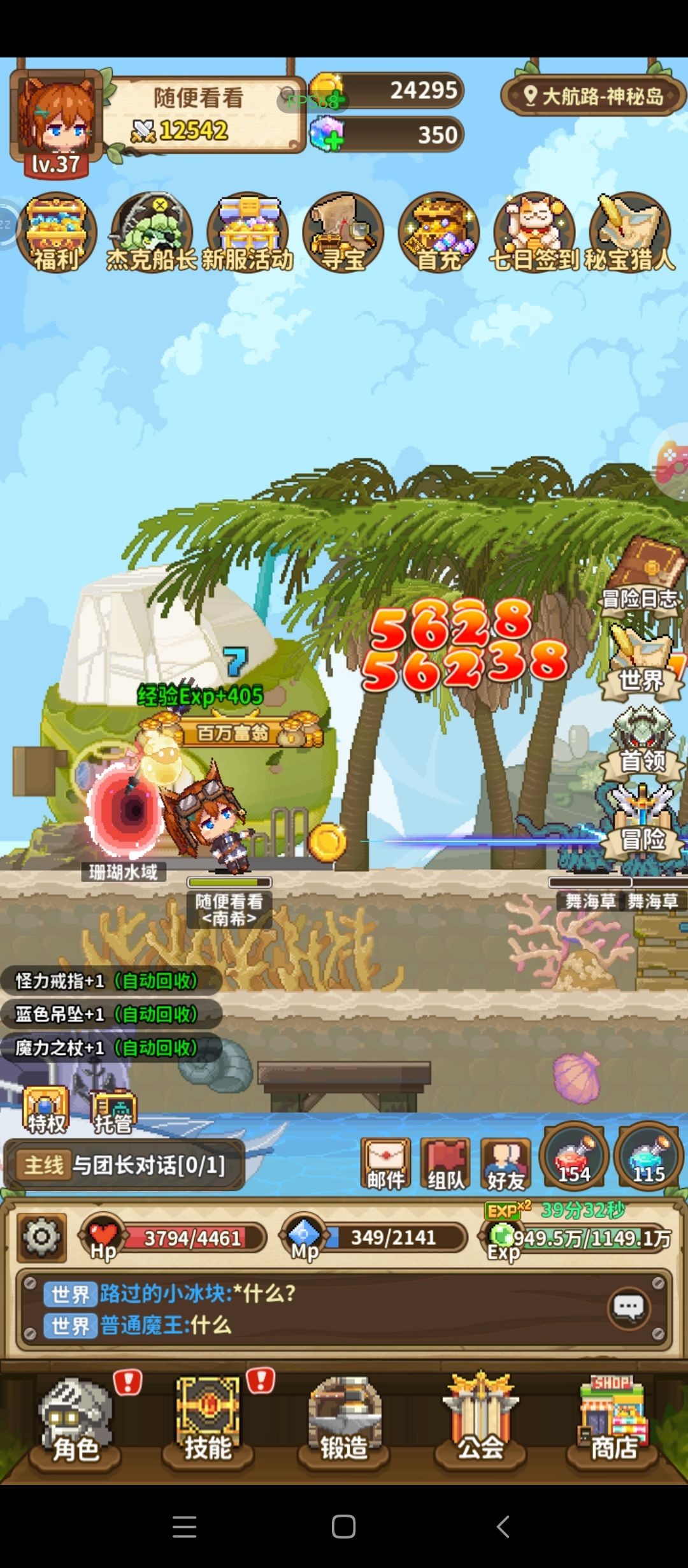The height and width of the screenshot is (1568, 688).
Task: Open the 邮件 mailbox
Action: coord(386,1164)
